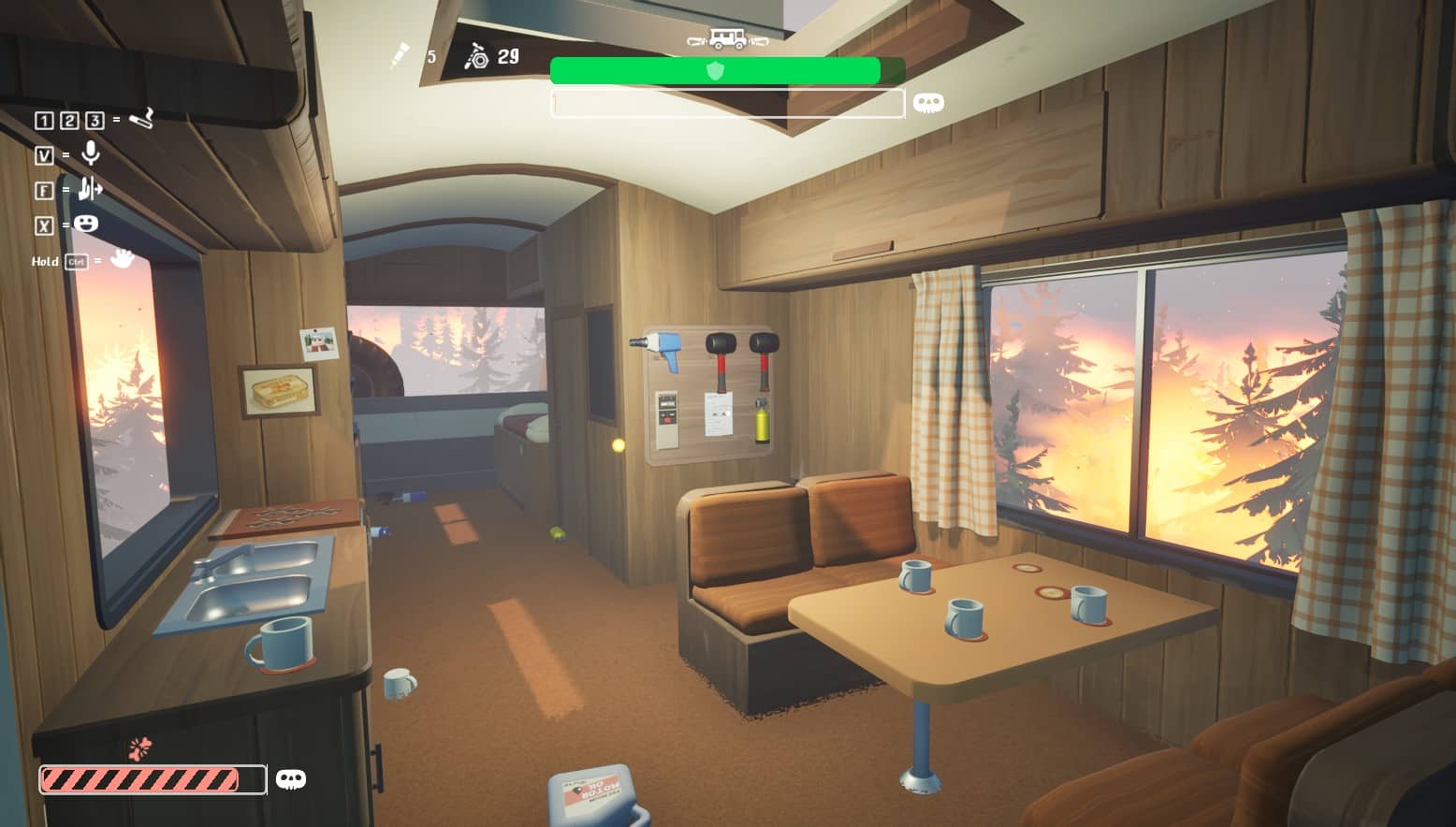
Task: Select the gear scrap icon showing 29
Action: [x=477, y=57]
